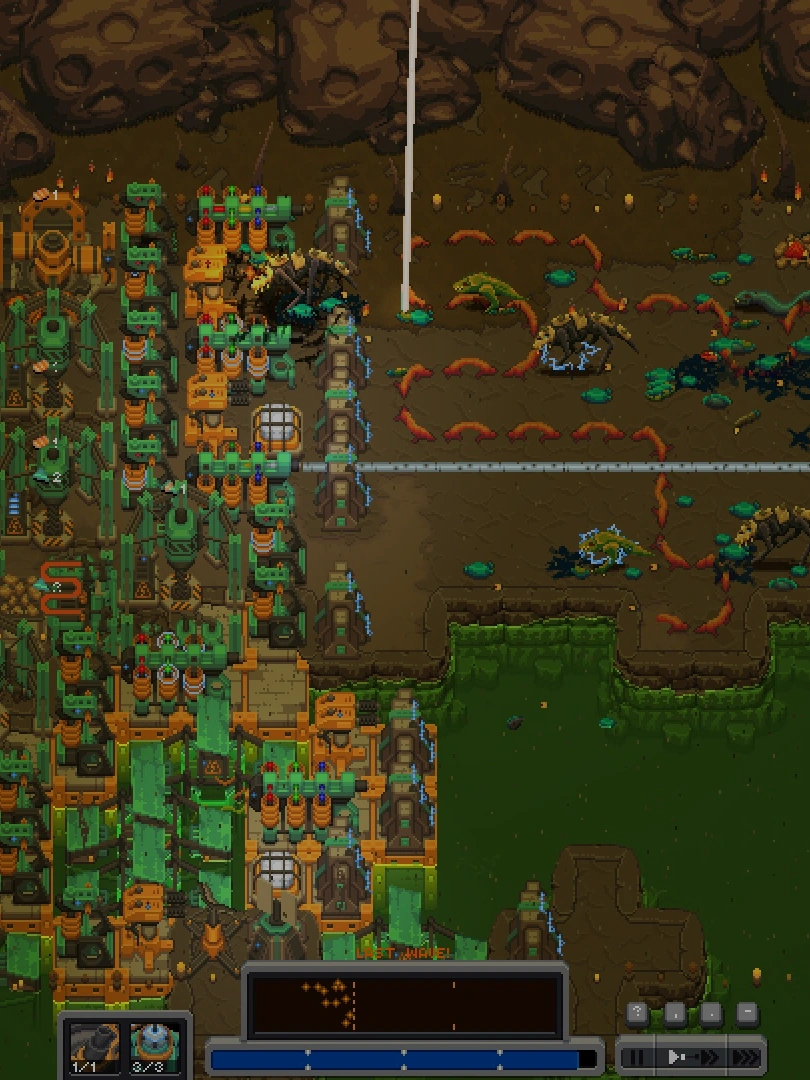Click the period key button
This screenshot has height=1080, width=810.
click(x=710, y=1013)
